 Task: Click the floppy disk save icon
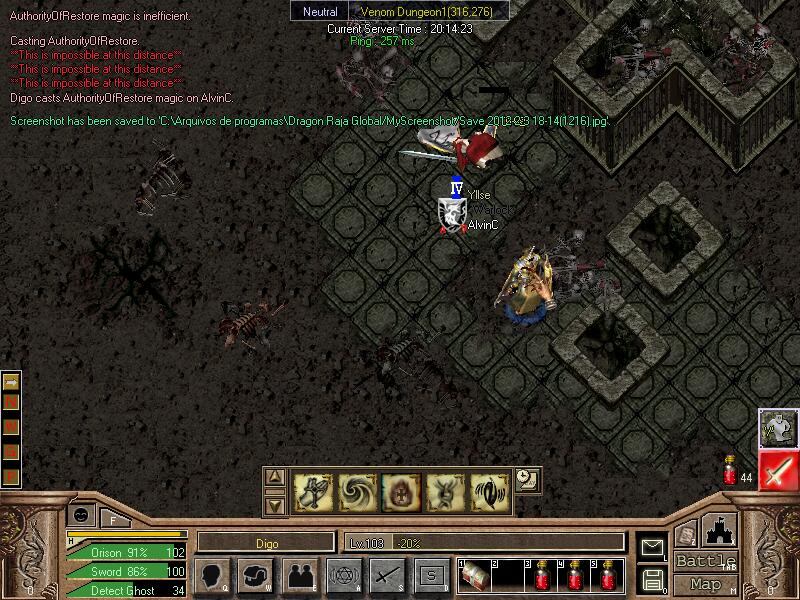click(x=653, y=578)
